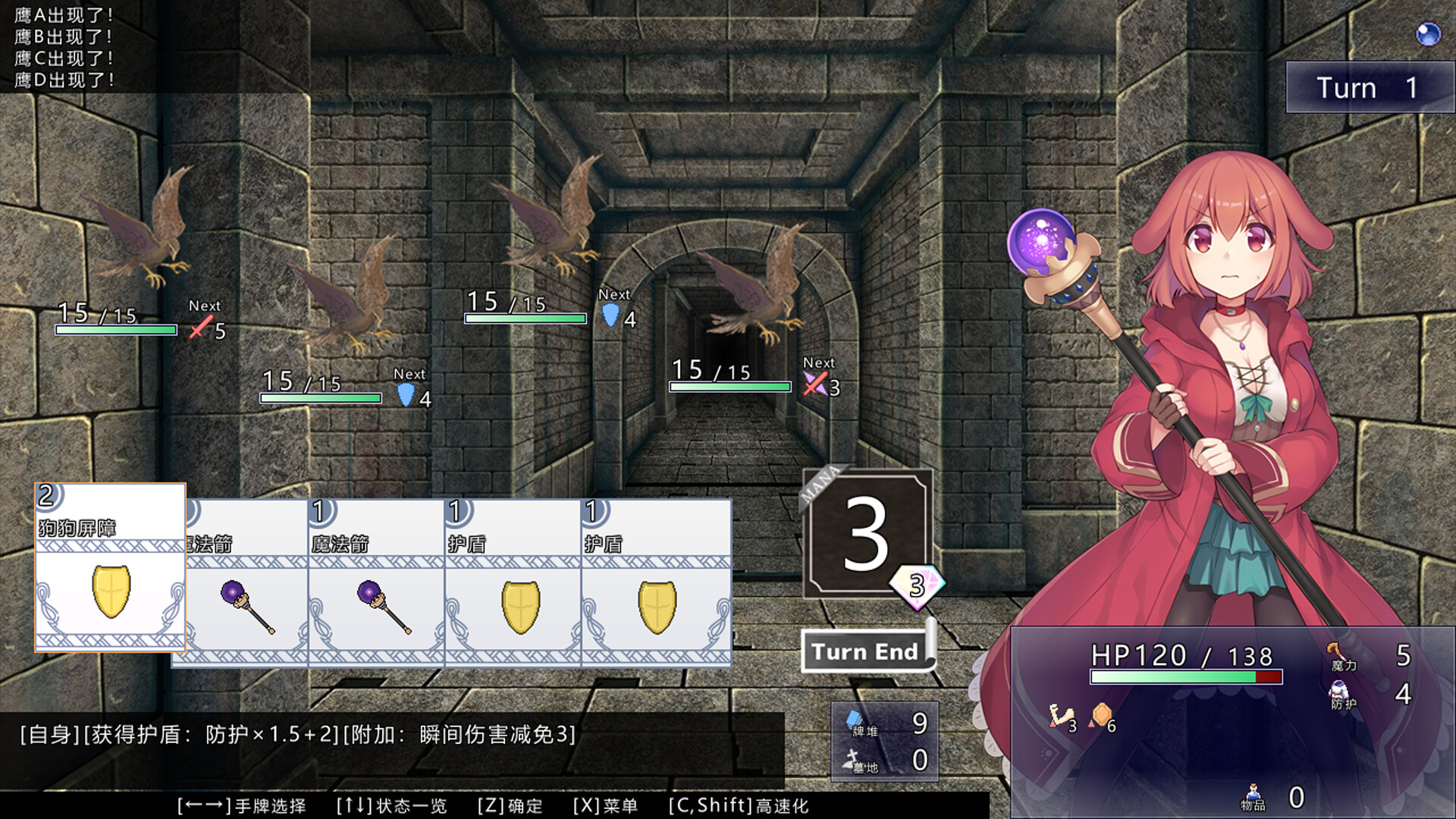The width and height of the screenshot is (1456, 819).
Task: Open the menu via the [X]菜单 label
Action: point(607,806)
